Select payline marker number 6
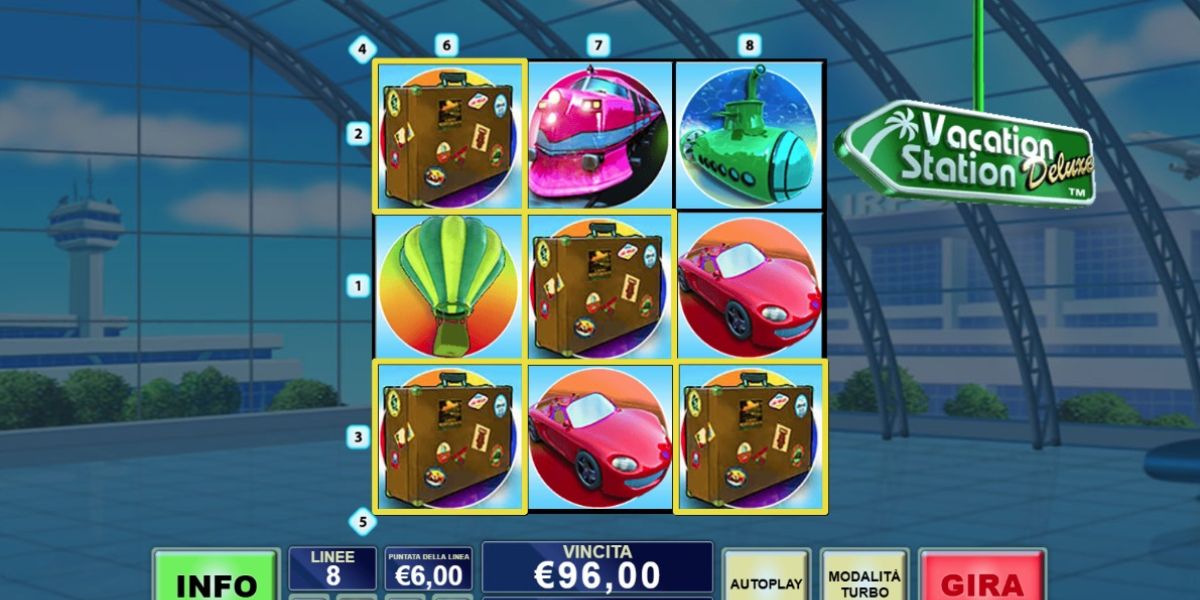1200x600 pixels. point(446,45)
